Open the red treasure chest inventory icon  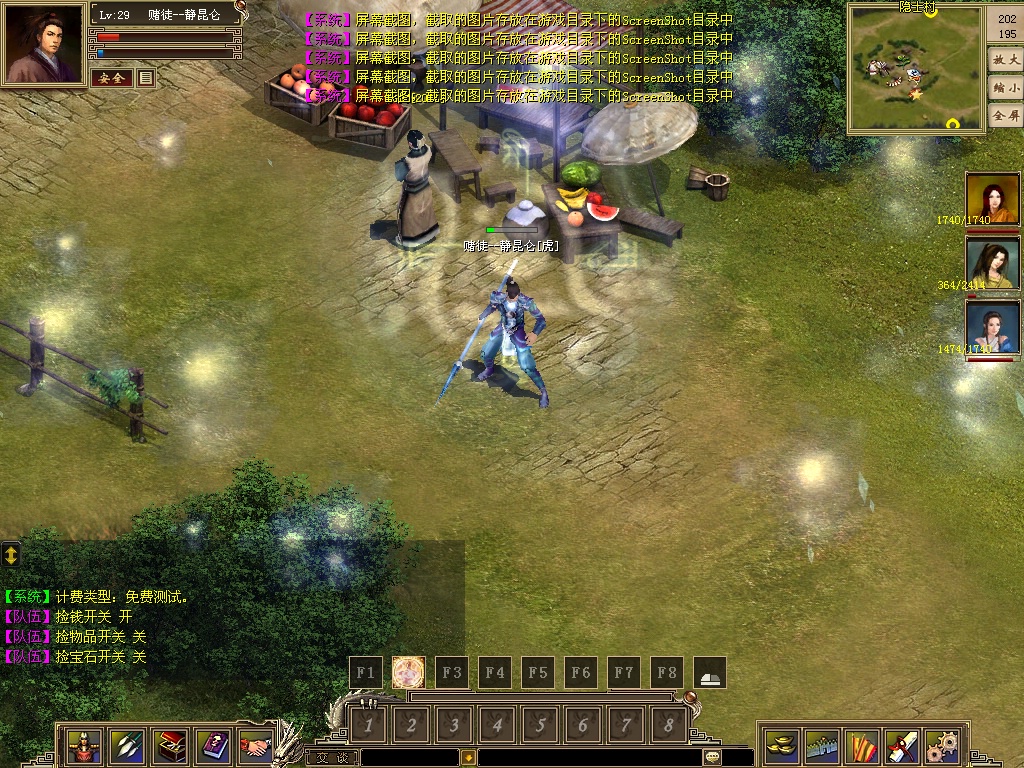point(172,746)
